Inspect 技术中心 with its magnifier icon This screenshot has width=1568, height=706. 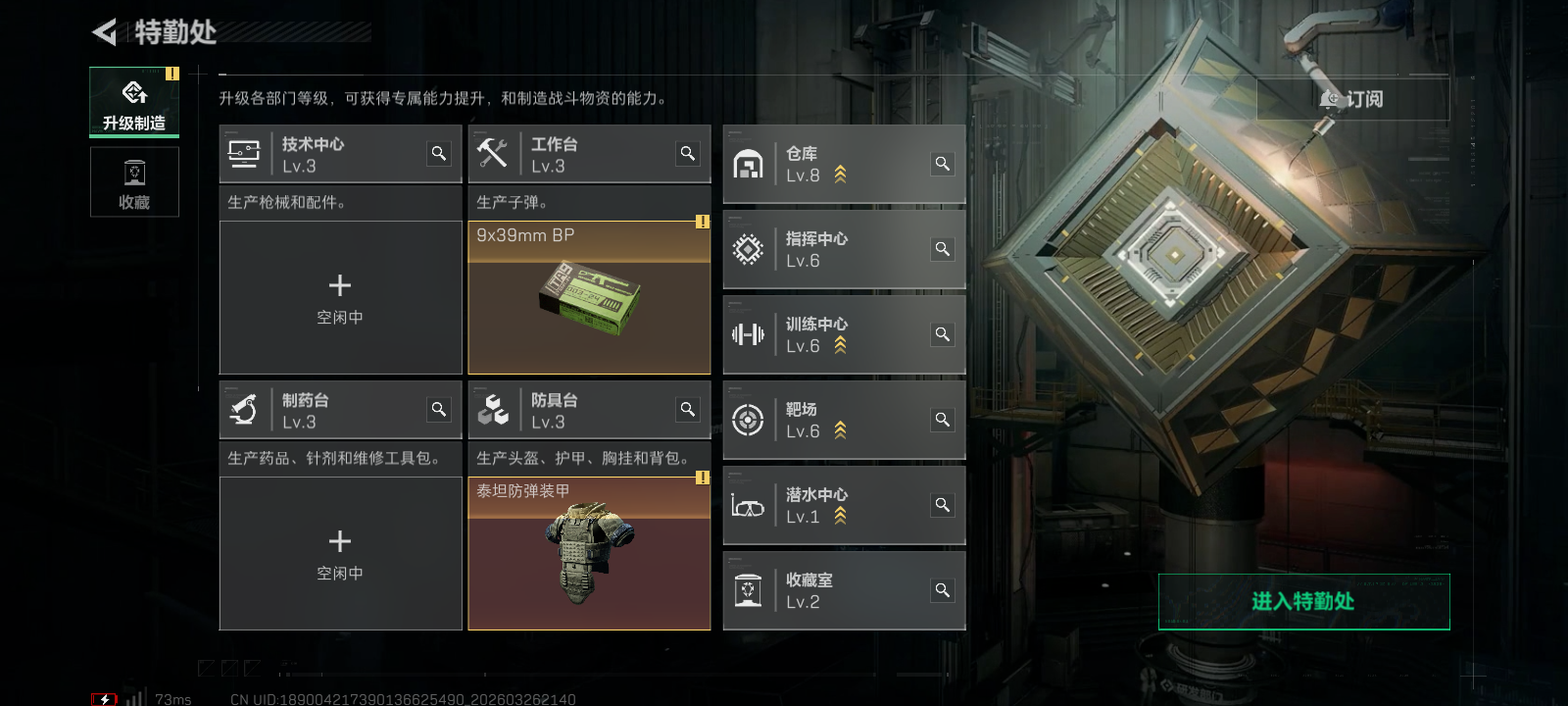click(439, 153)
